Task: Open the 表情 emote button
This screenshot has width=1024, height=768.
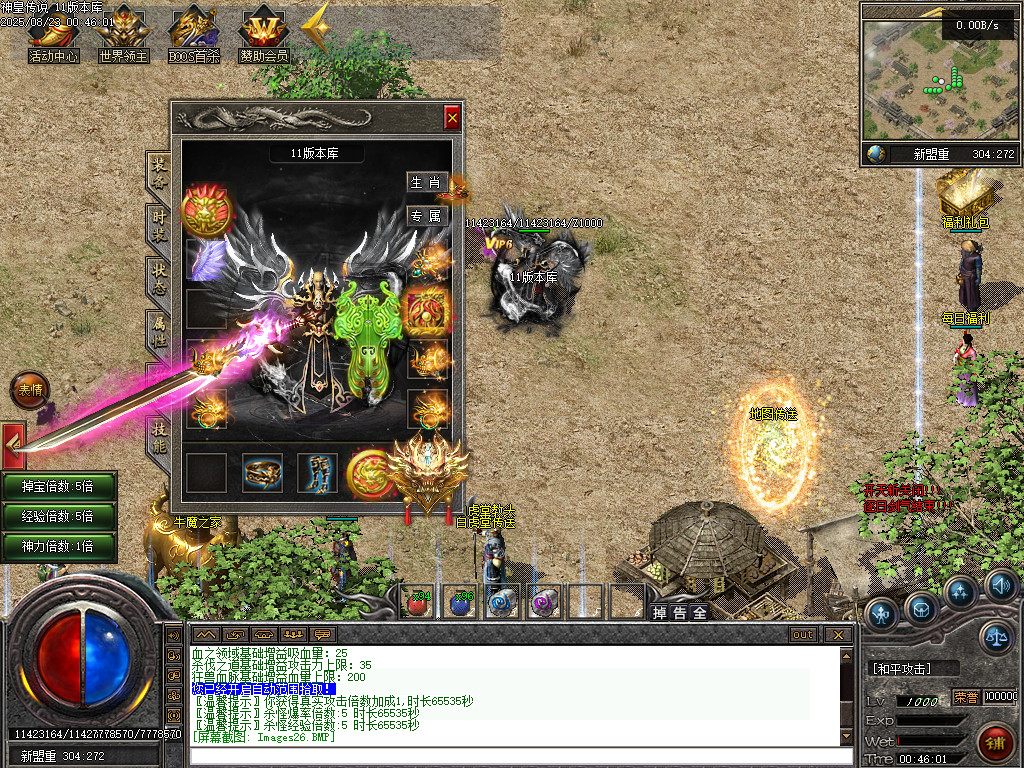Action: tap(29, 389)
